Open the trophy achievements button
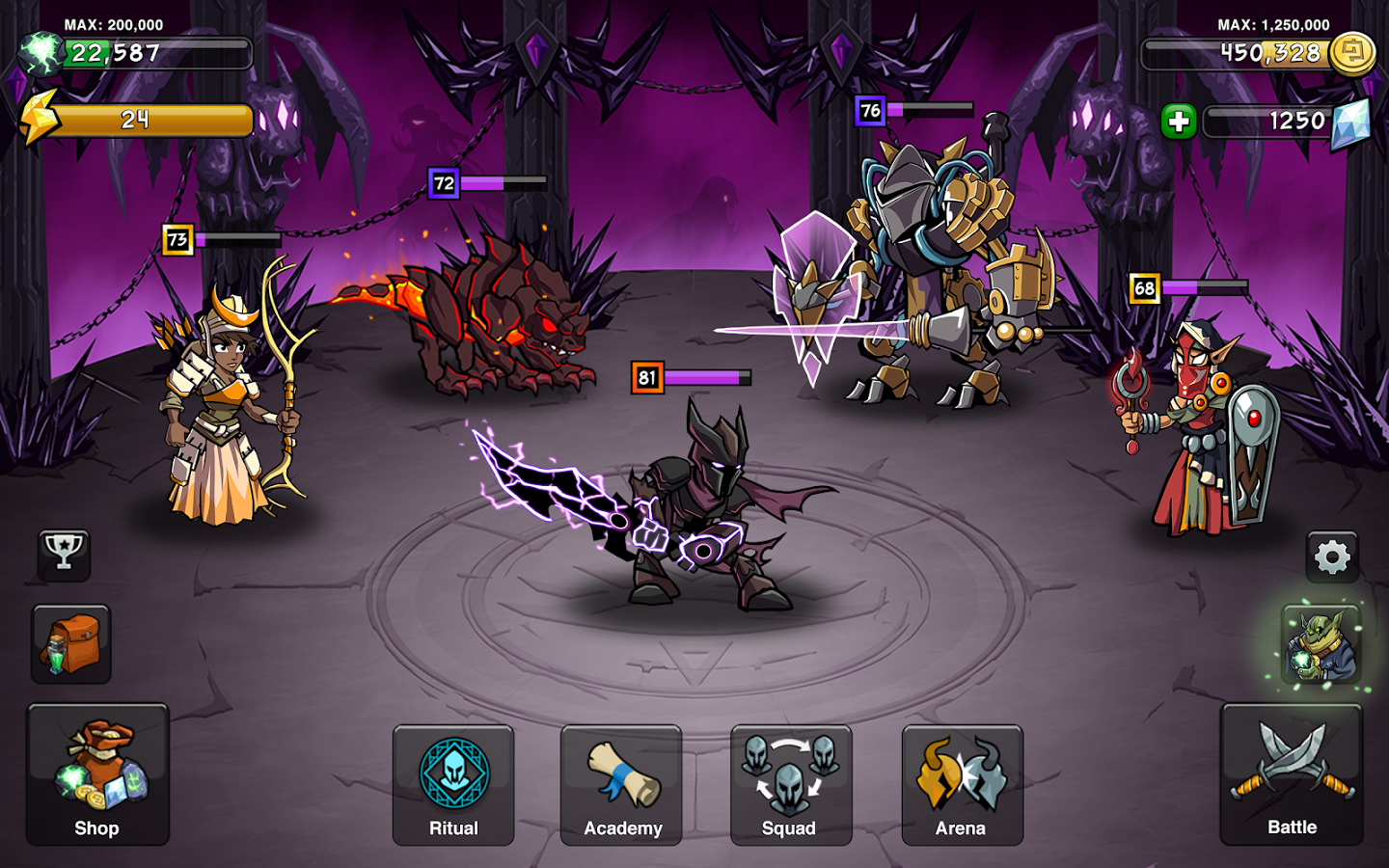 (64, 554)
